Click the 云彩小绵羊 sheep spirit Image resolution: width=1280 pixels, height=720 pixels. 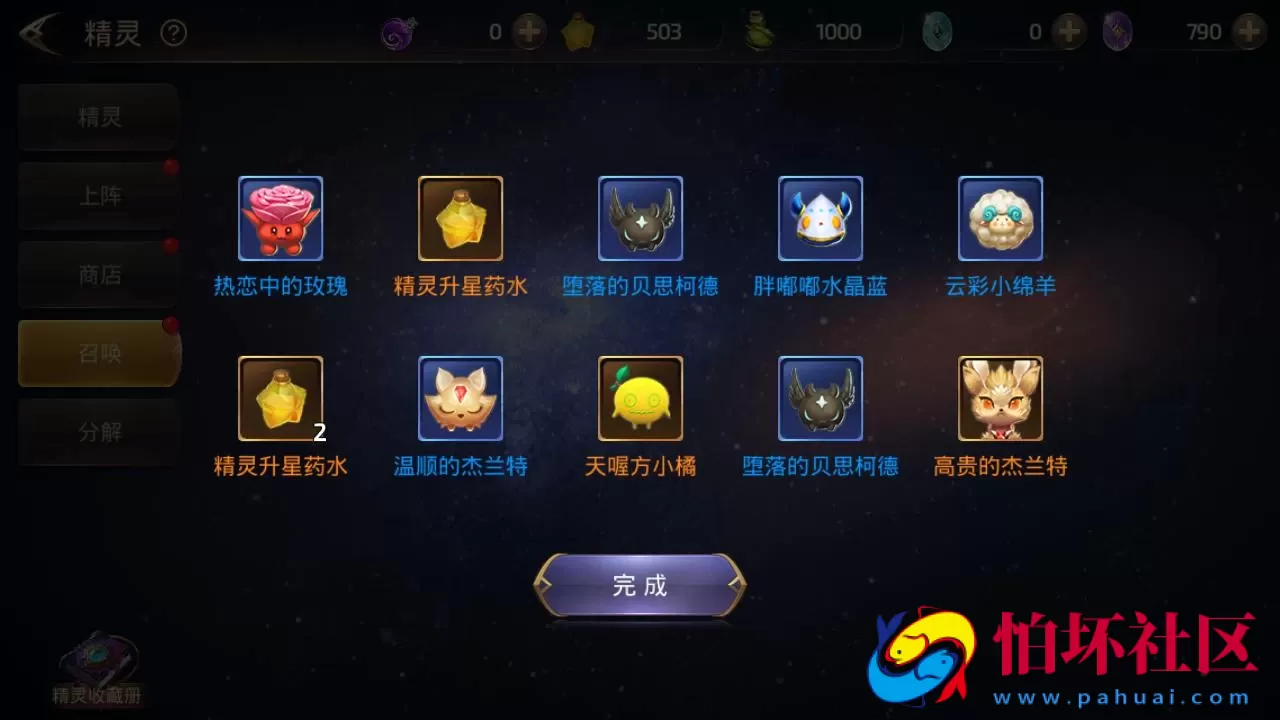(999, 218)
